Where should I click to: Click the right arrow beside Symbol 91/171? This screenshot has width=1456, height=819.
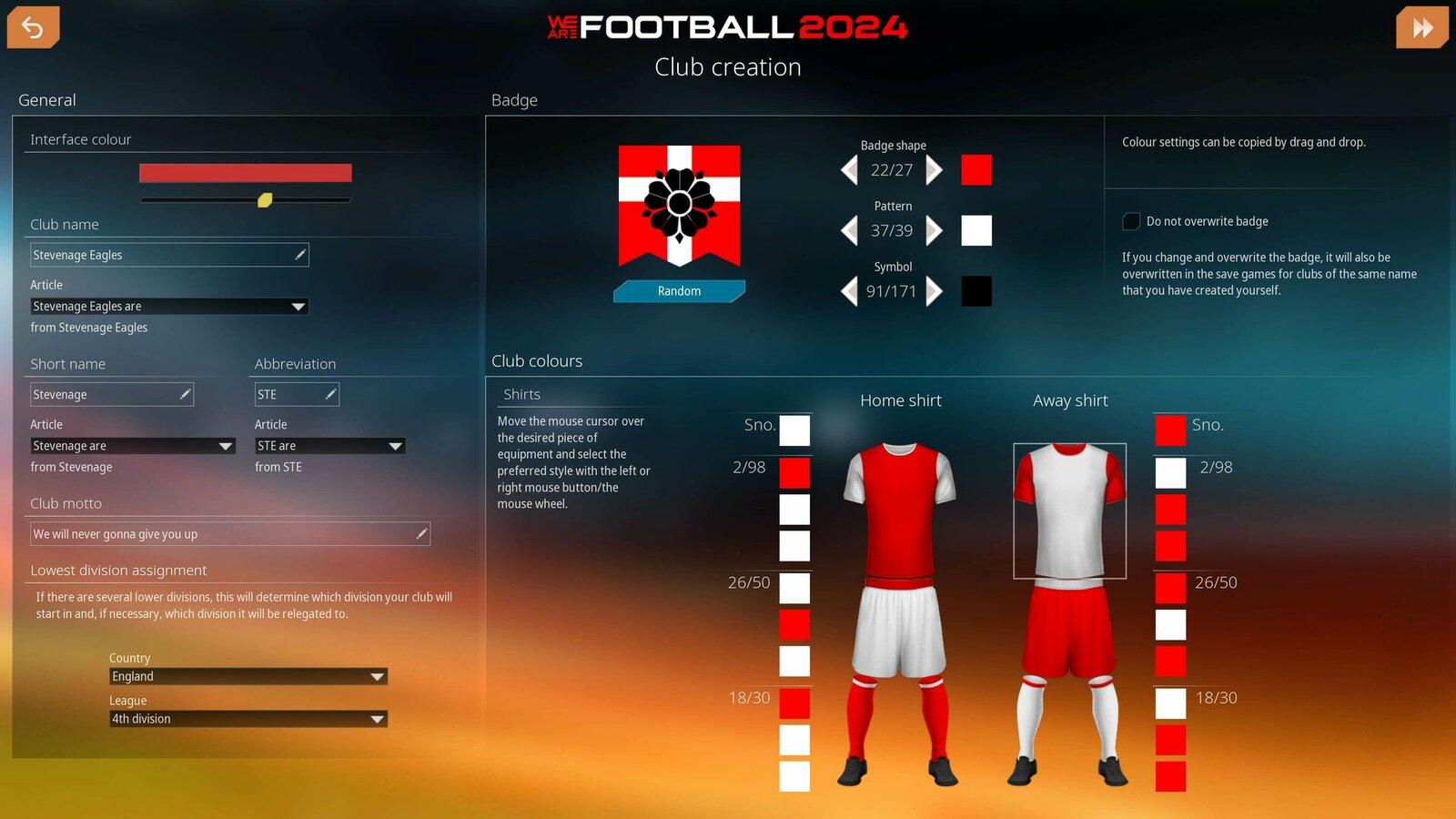934,291
